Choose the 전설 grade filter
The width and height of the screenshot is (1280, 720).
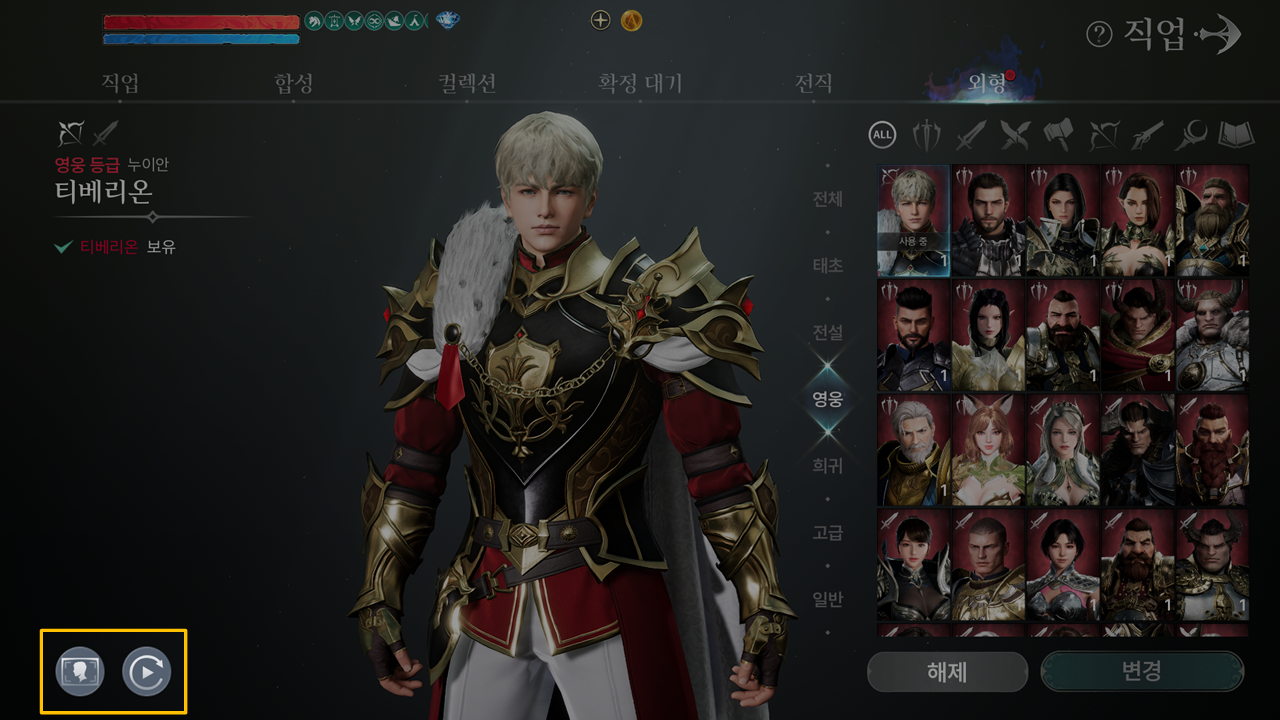click(827, 332)
